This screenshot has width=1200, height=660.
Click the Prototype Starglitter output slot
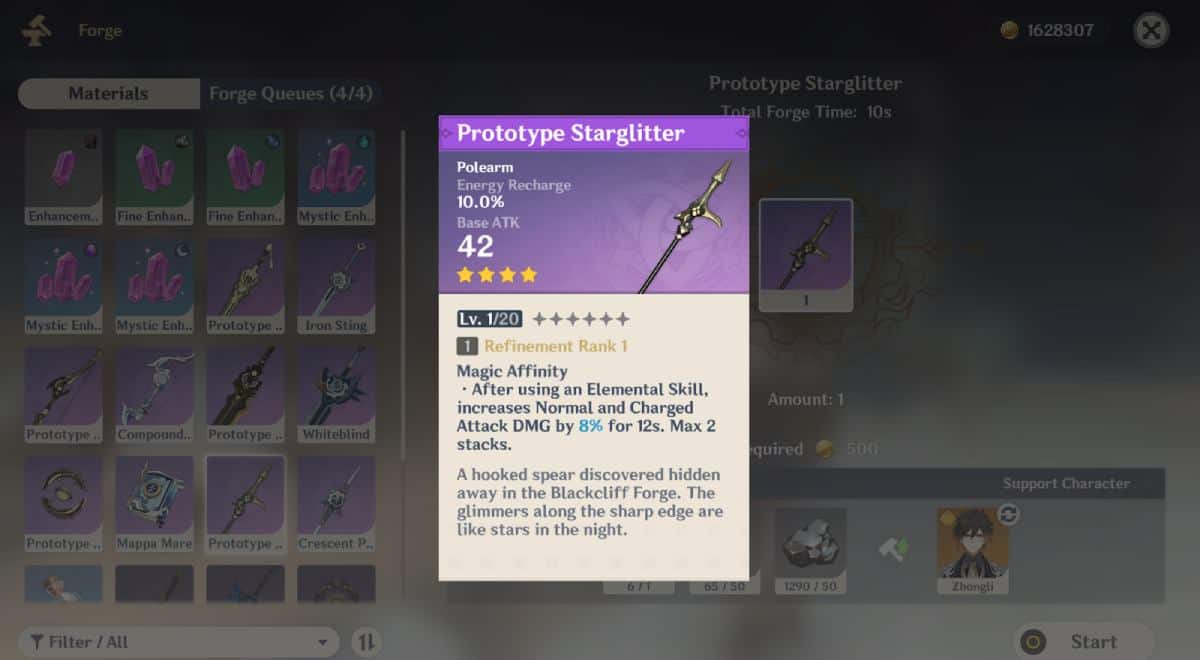pos(805,254)
